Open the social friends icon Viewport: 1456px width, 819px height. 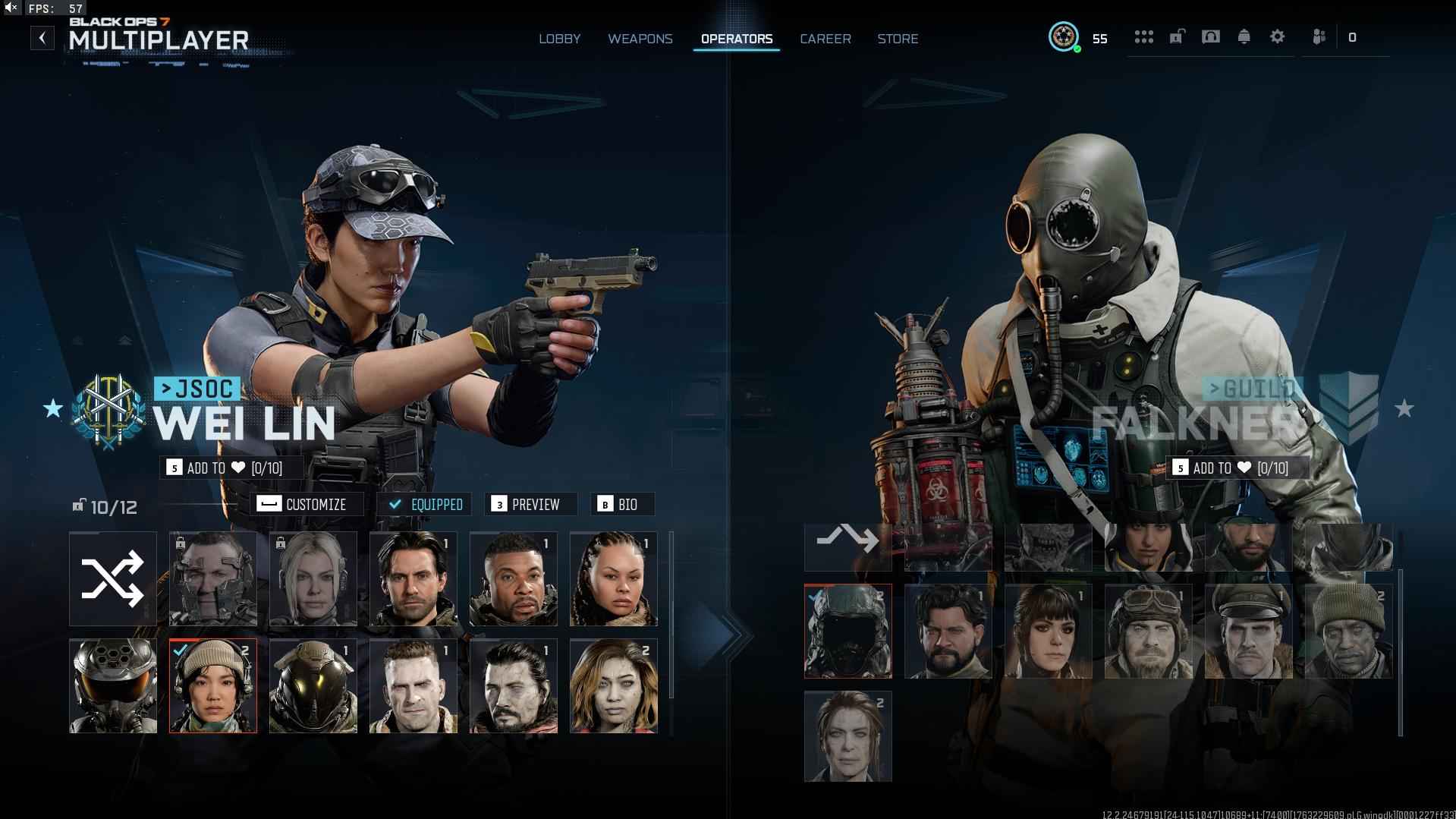point(1319,36)
